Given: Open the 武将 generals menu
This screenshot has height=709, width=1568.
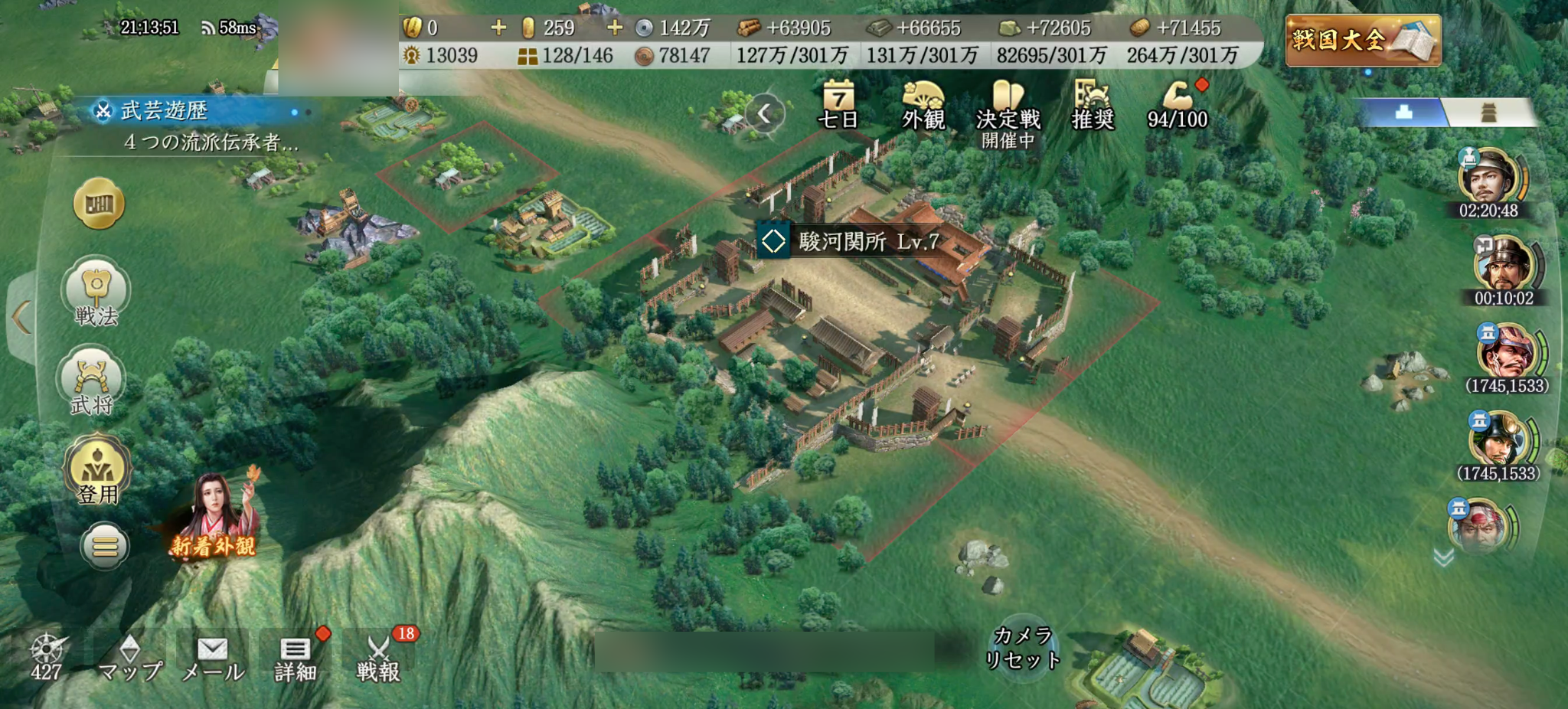Looking at the screenshot, I should tap(92, 381).
